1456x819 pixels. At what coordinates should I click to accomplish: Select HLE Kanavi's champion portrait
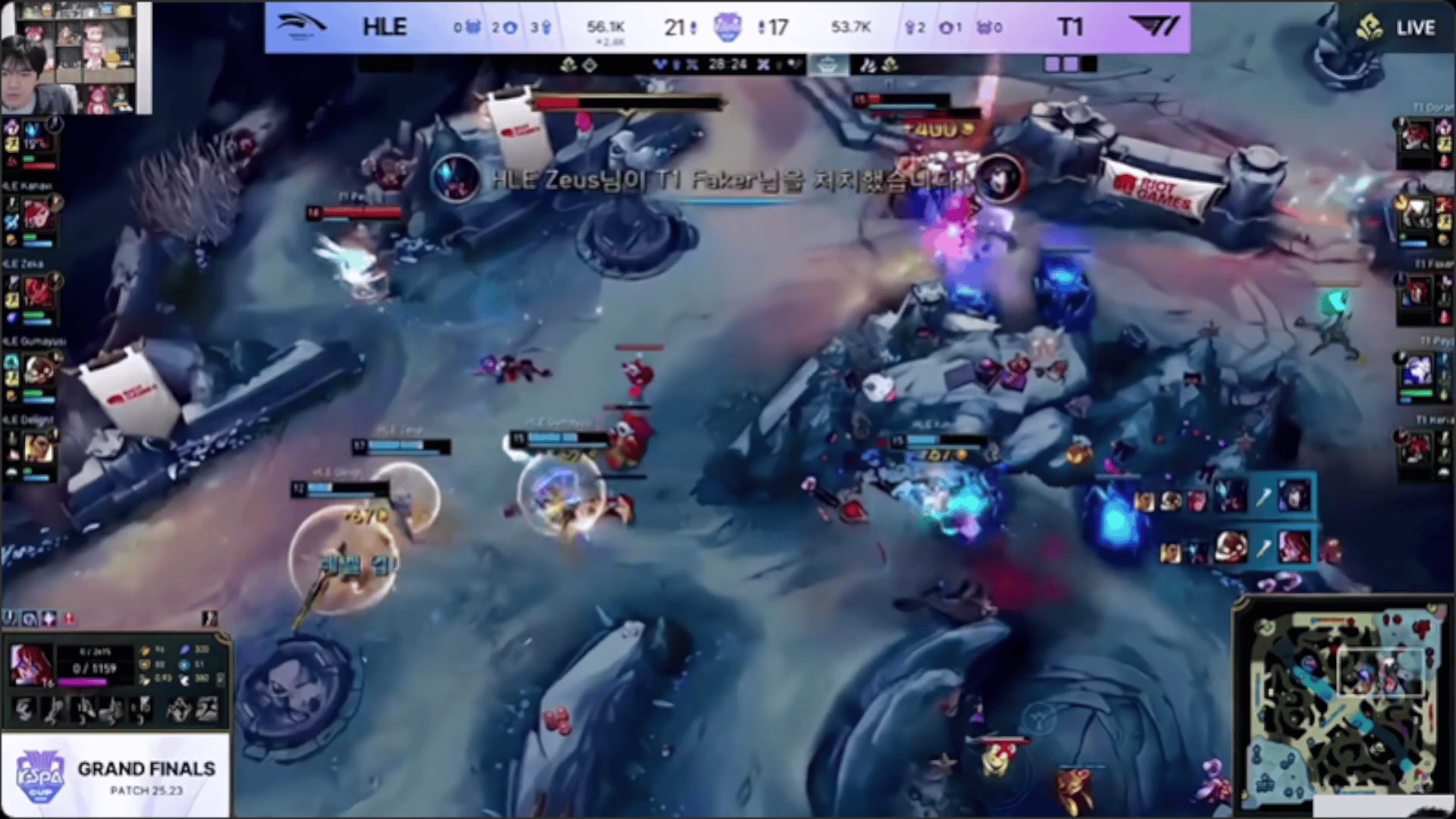(x=36, y=215)
